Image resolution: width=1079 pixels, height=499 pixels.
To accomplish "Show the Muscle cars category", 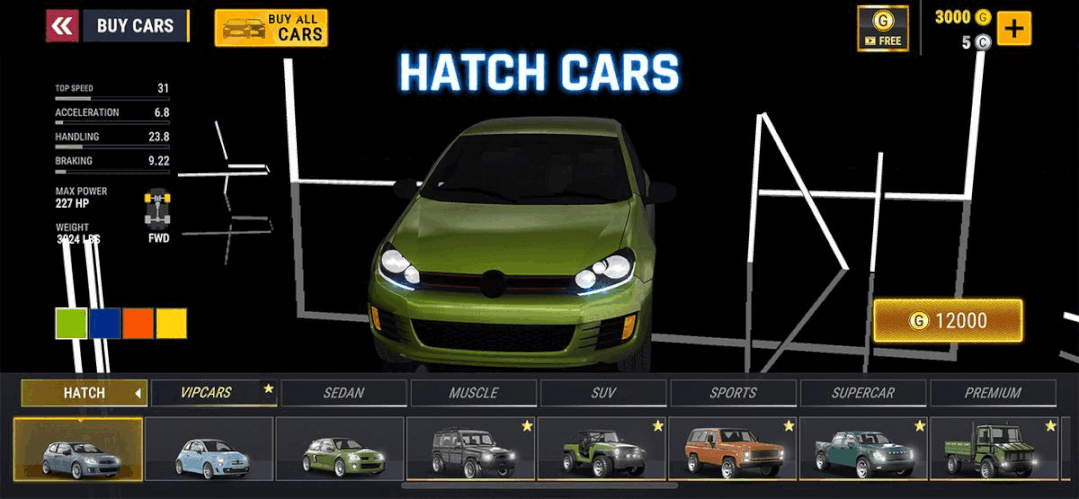I will (x=473, y=393).
